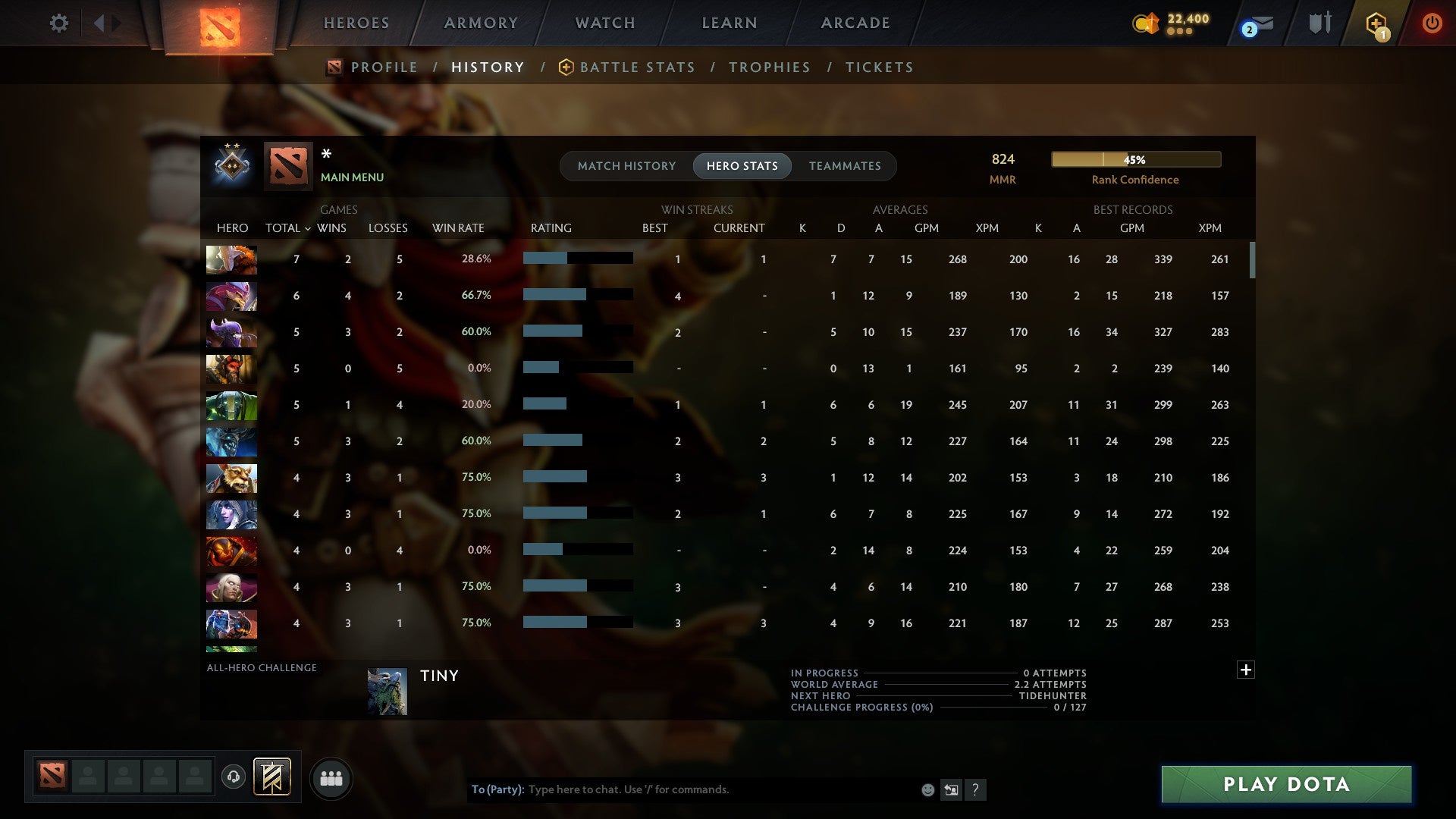Open the Tickets page
Image resolution: width=1456 pixels, height=819 pixels.
coord(878,67)
